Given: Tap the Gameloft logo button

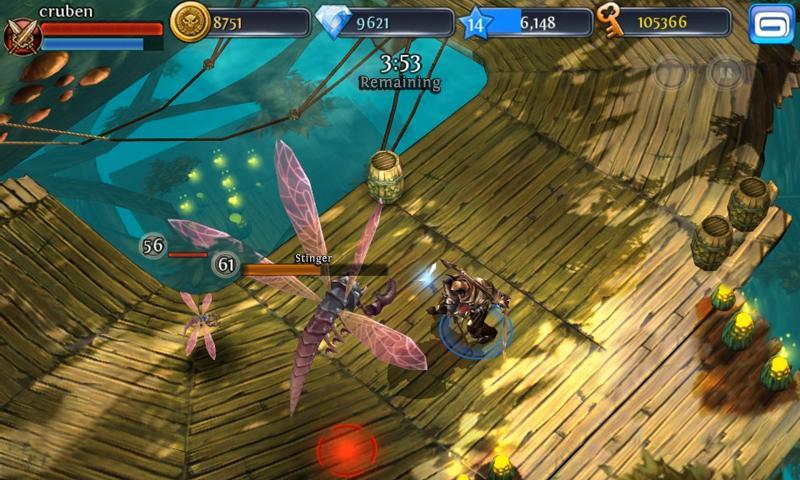Looking at the screenshot, I should click(771, 23).
